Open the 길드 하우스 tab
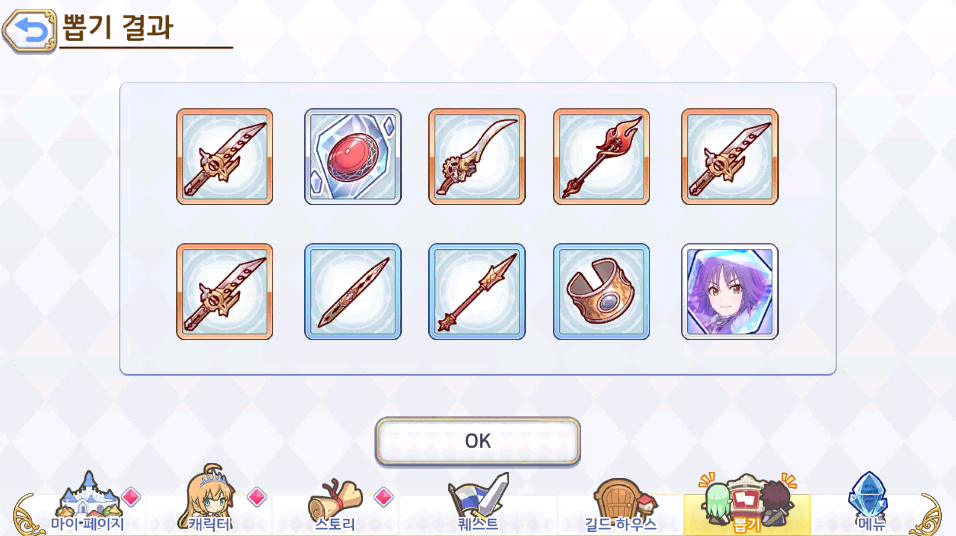The image size is (956, 536). click(x=620, y=510)
